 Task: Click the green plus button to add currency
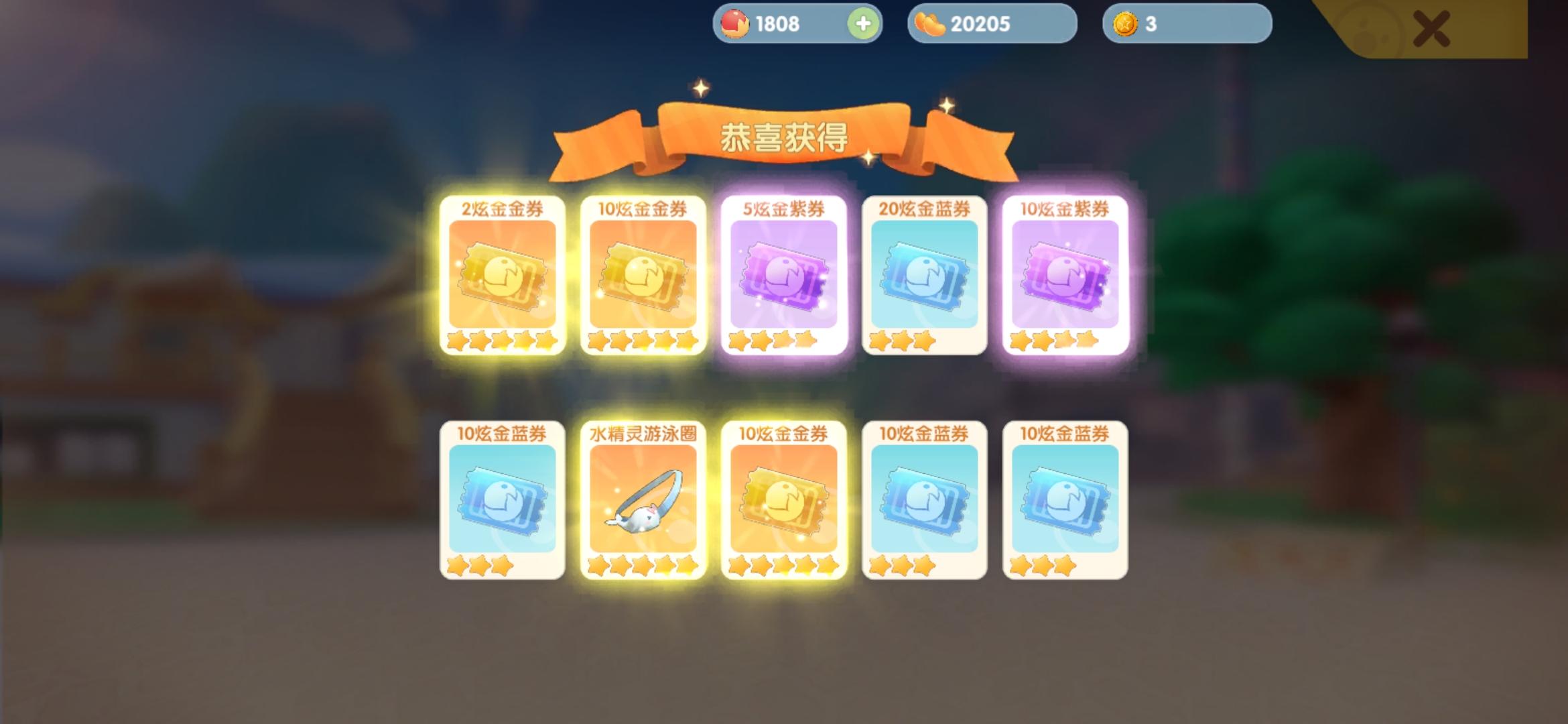[x=864, y=23]
